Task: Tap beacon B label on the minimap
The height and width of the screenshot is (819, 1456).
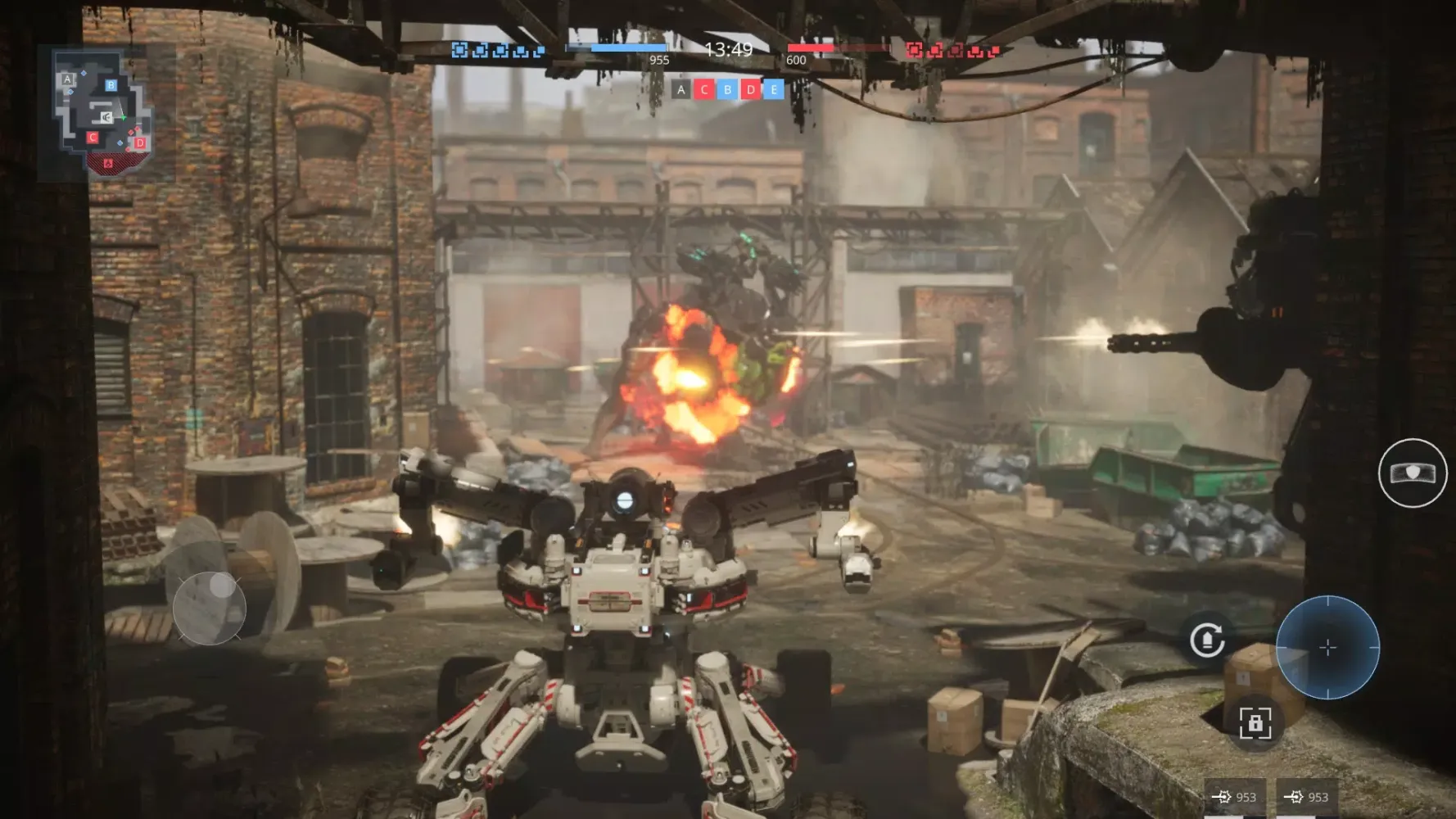Action: (x=111, y=86)
